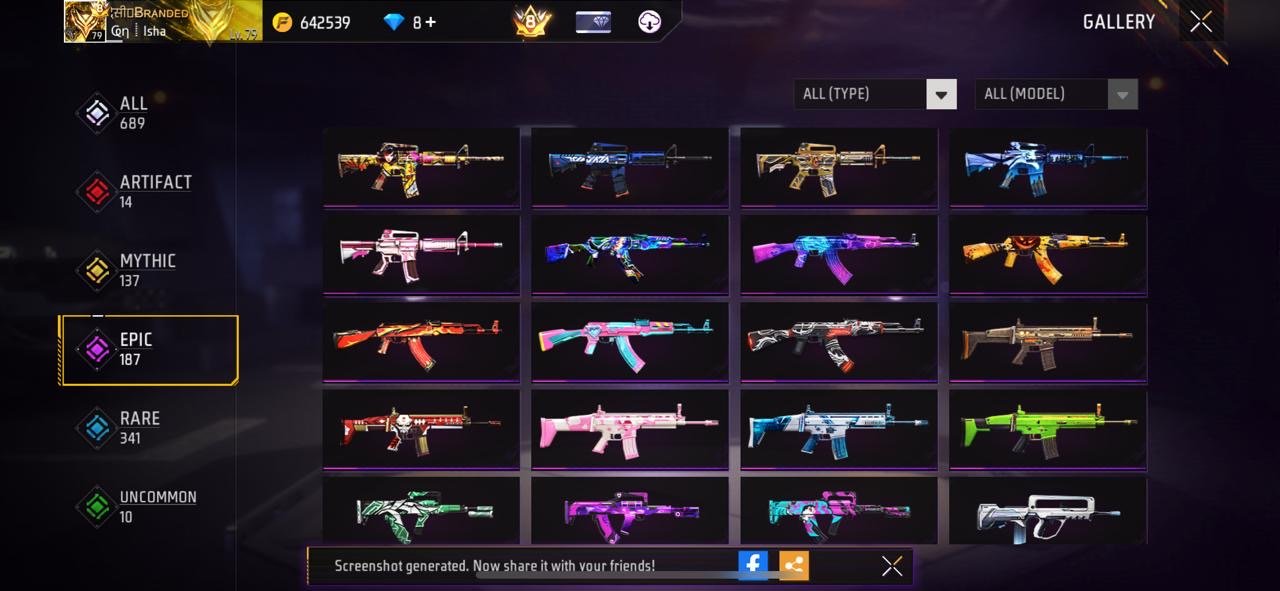Share screenshot to Facebook
This screenshot has width=1280, height=591.
pyautogui.click(x=753, y=565)
